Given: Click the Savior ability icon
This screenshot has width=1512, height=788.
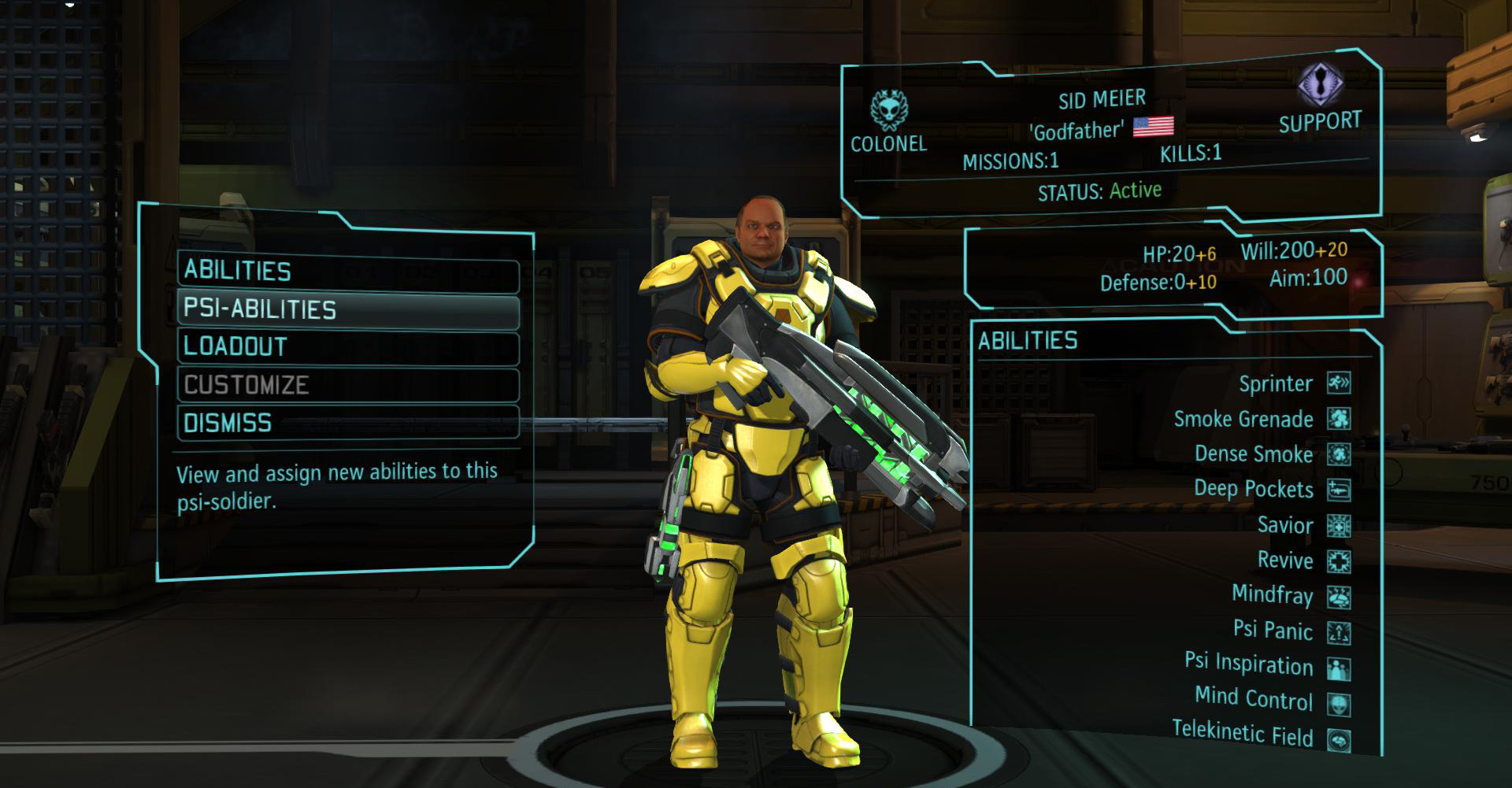Looking at the screenshot, I should [1338, 525].
